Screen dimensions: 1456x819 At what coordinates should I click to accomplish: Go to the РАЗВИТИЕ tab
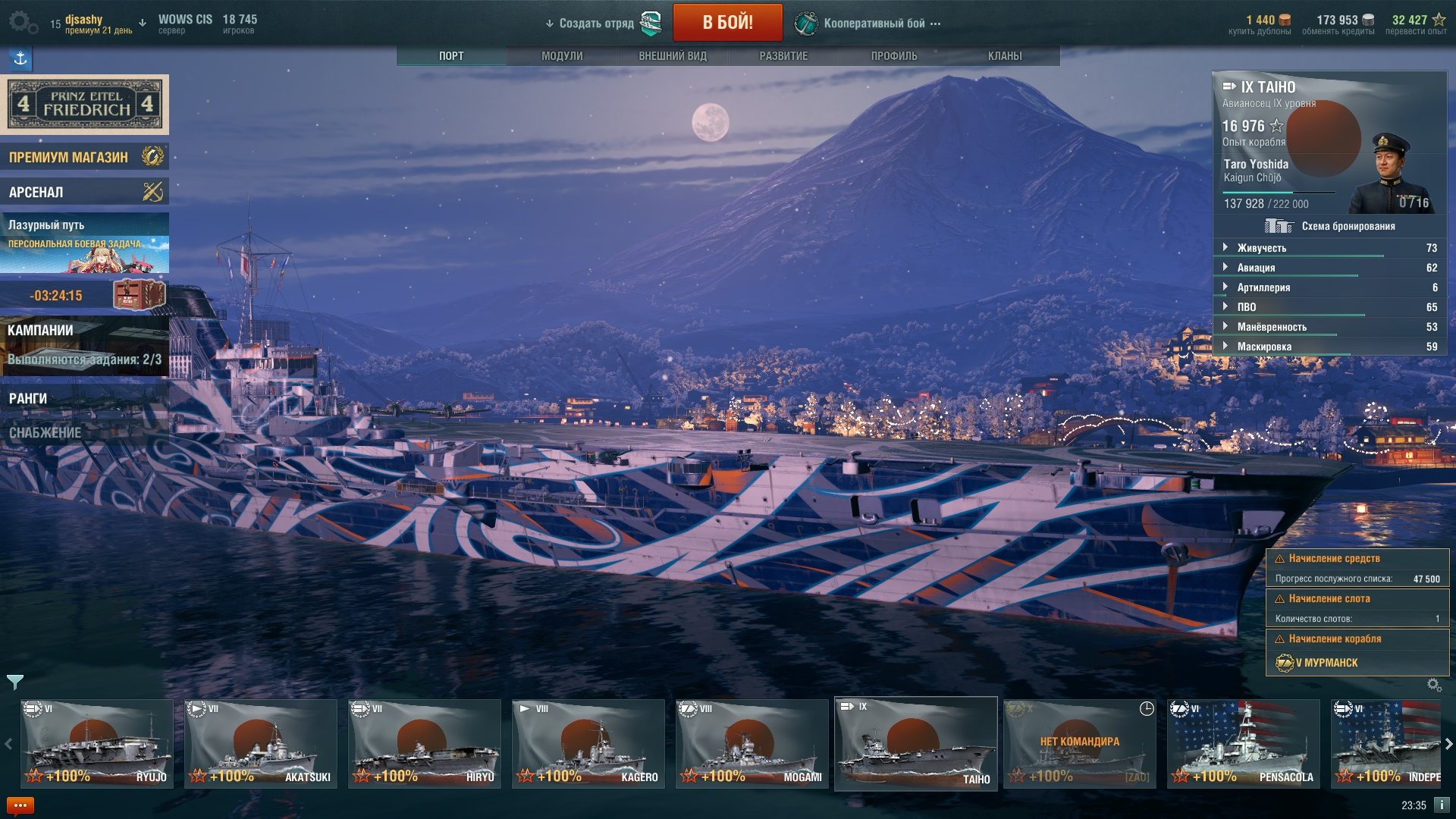coord(783,56)
